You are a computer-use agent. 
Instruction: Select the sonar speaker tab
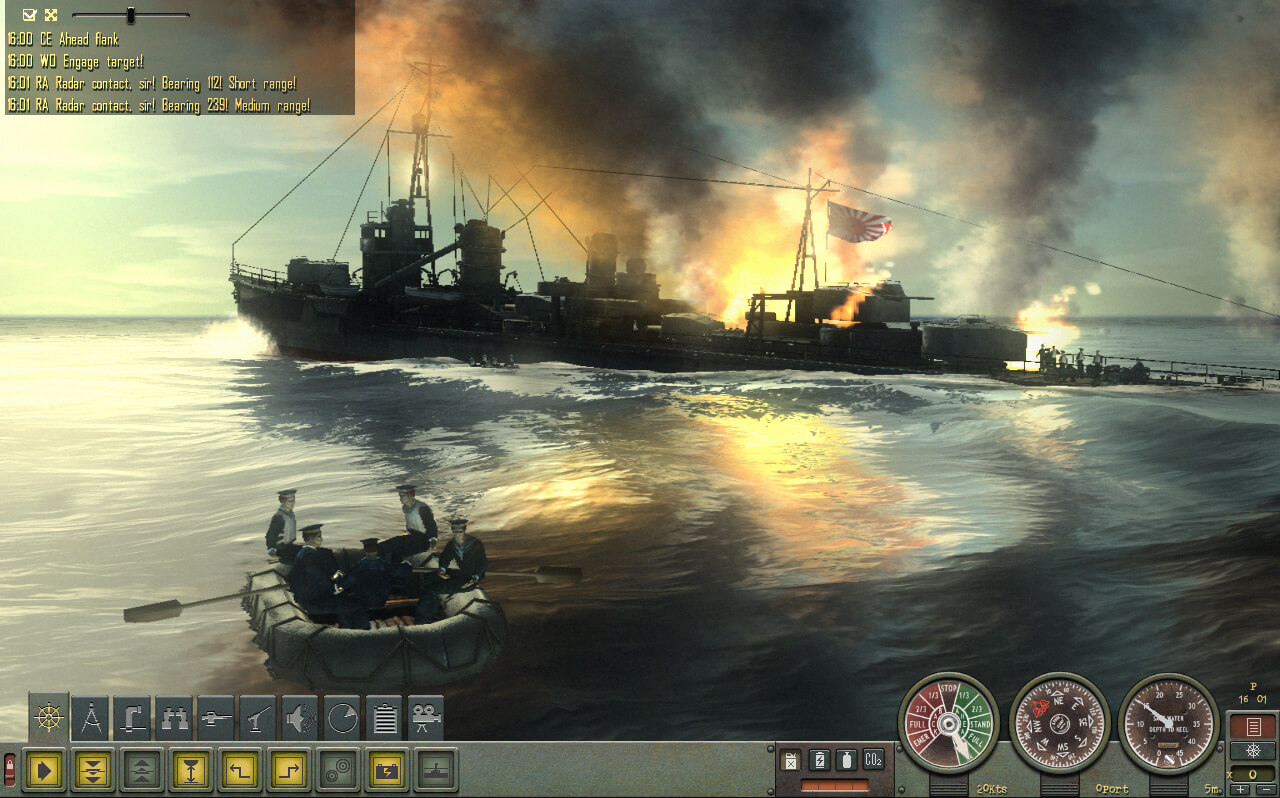pos(300,717)
